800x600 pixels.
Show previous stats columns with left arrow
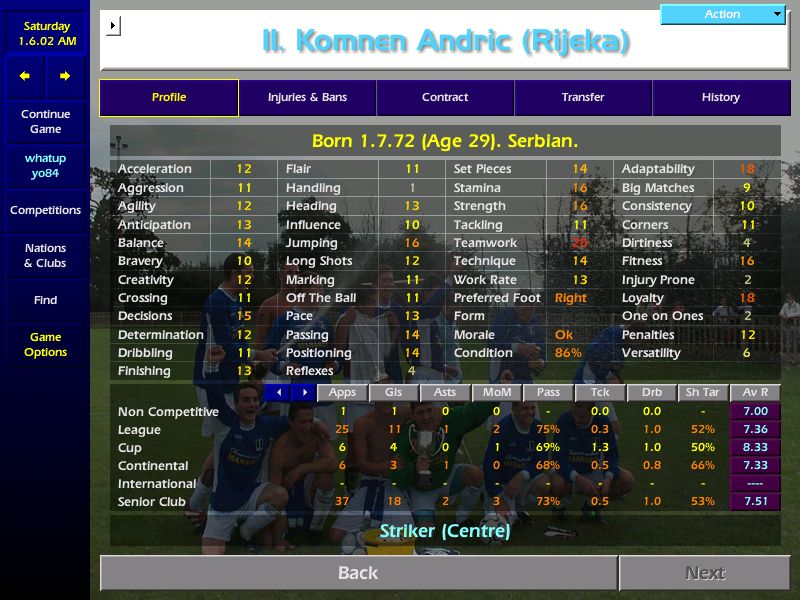click(x=279, y=393)
